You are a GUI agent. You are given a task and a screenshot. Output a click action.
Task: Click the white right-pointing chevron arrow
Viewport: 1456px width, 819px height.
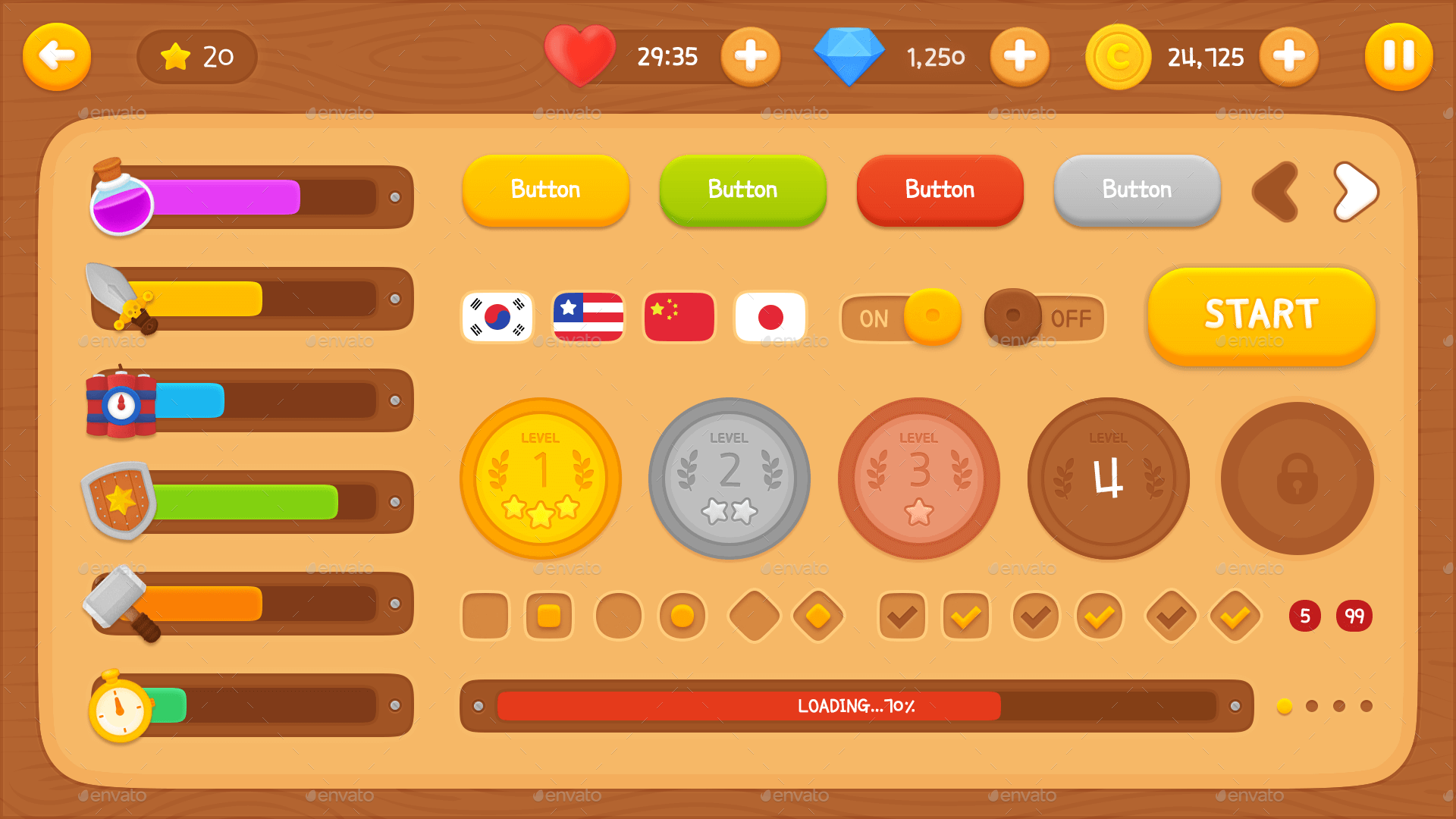[1357, 191]
